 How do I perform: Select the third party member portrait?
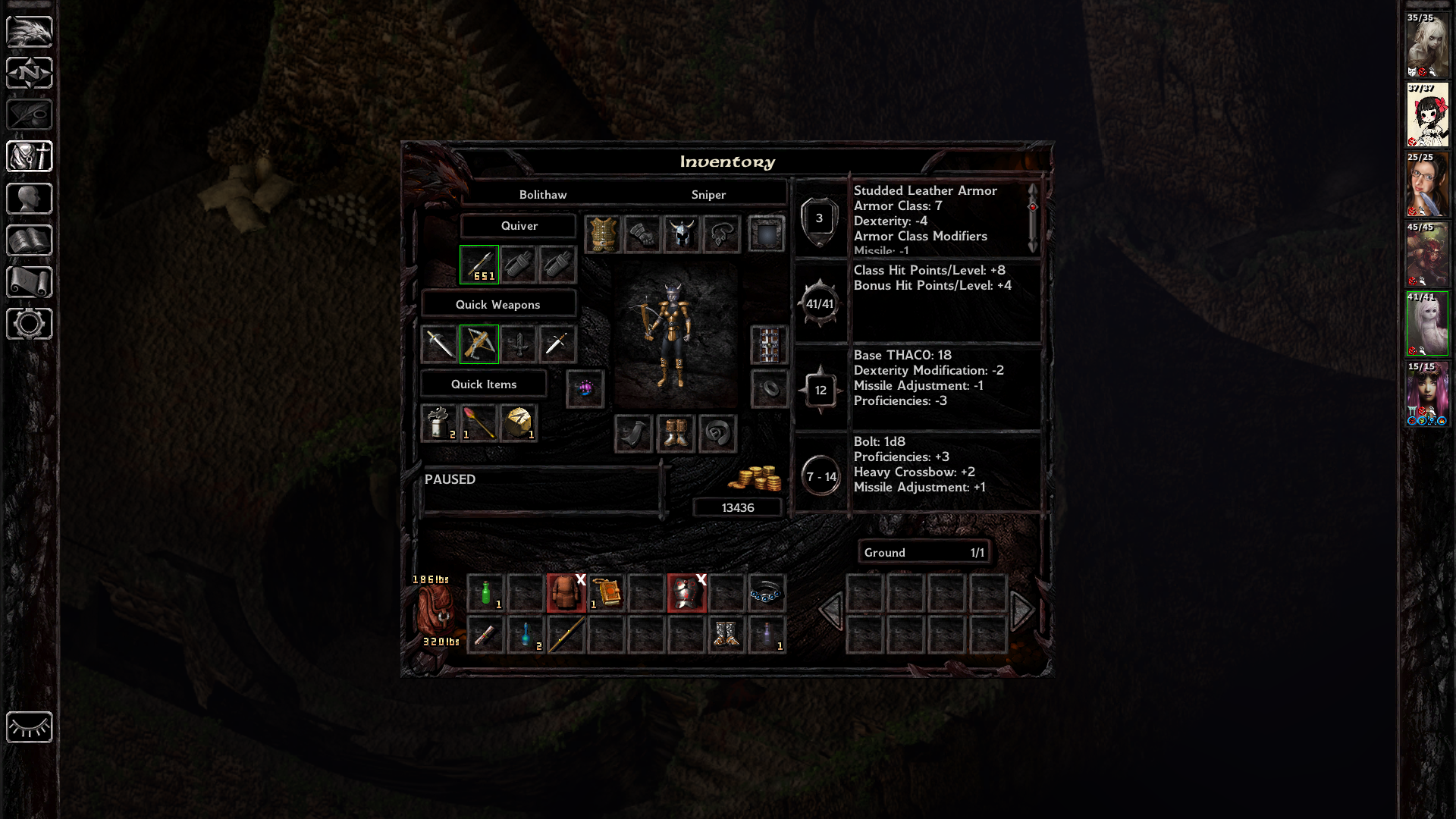[1427, 185]
